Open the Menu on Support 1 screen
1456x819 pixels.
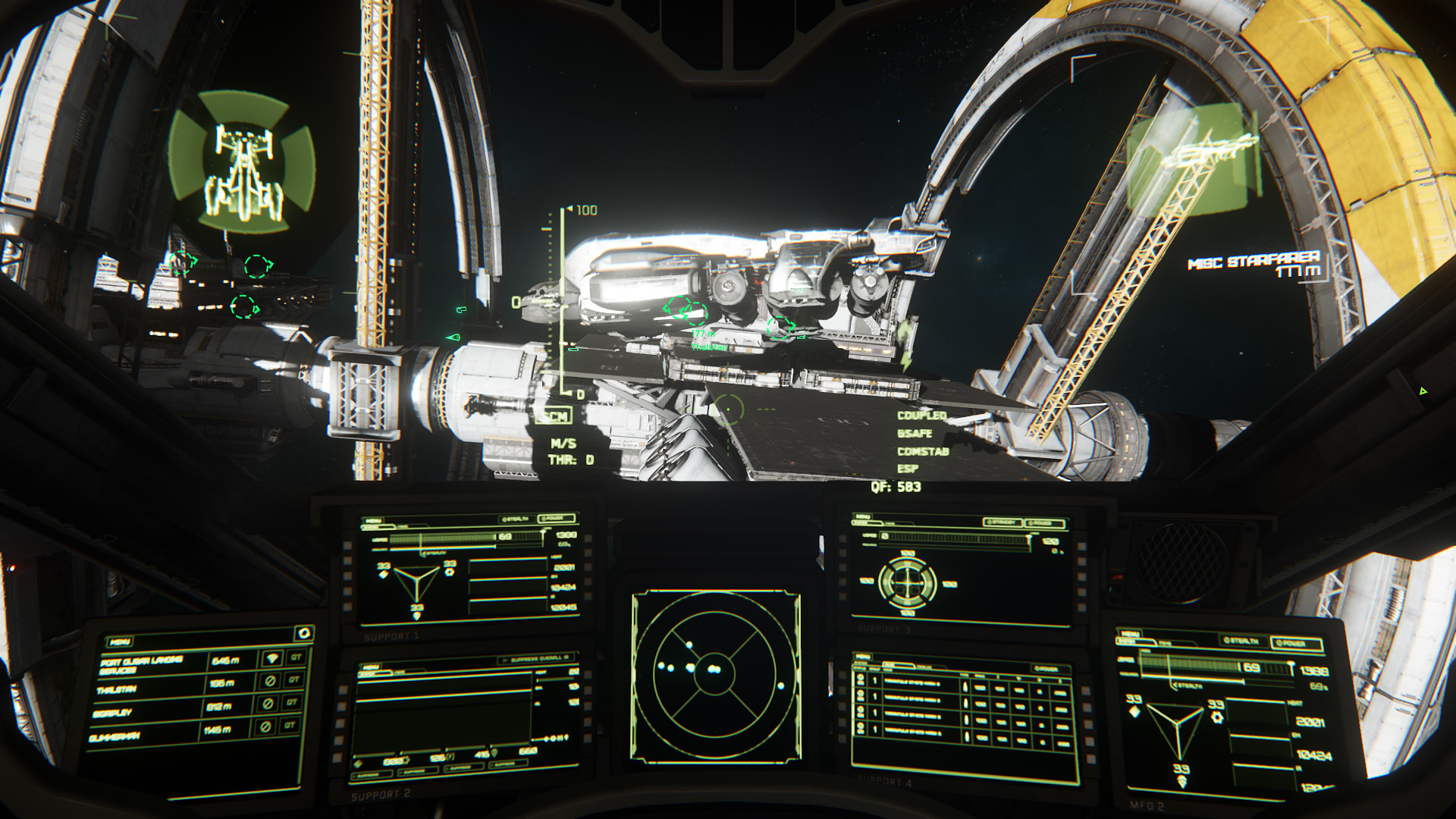[373, 522]
